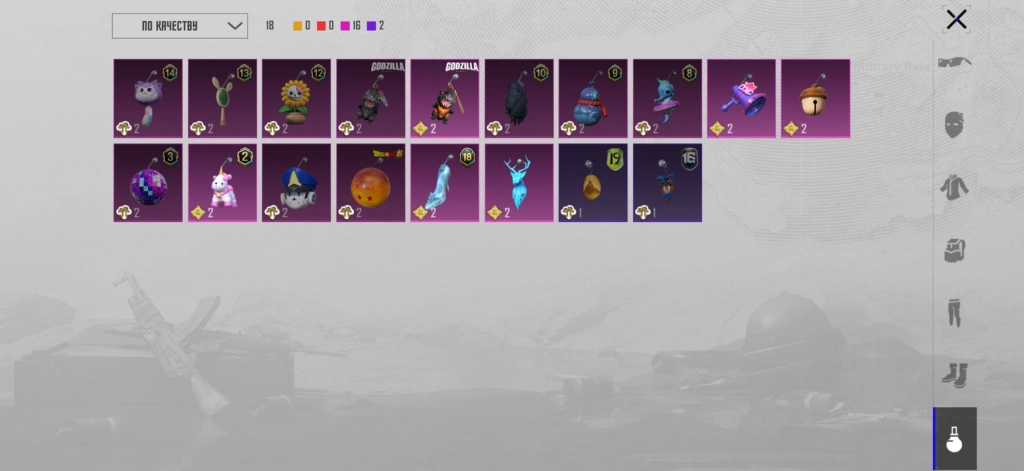Pick the green bunny-ear mirror charm
The width and height of the screenshot is (1024, 471).
tap(222, 98)
